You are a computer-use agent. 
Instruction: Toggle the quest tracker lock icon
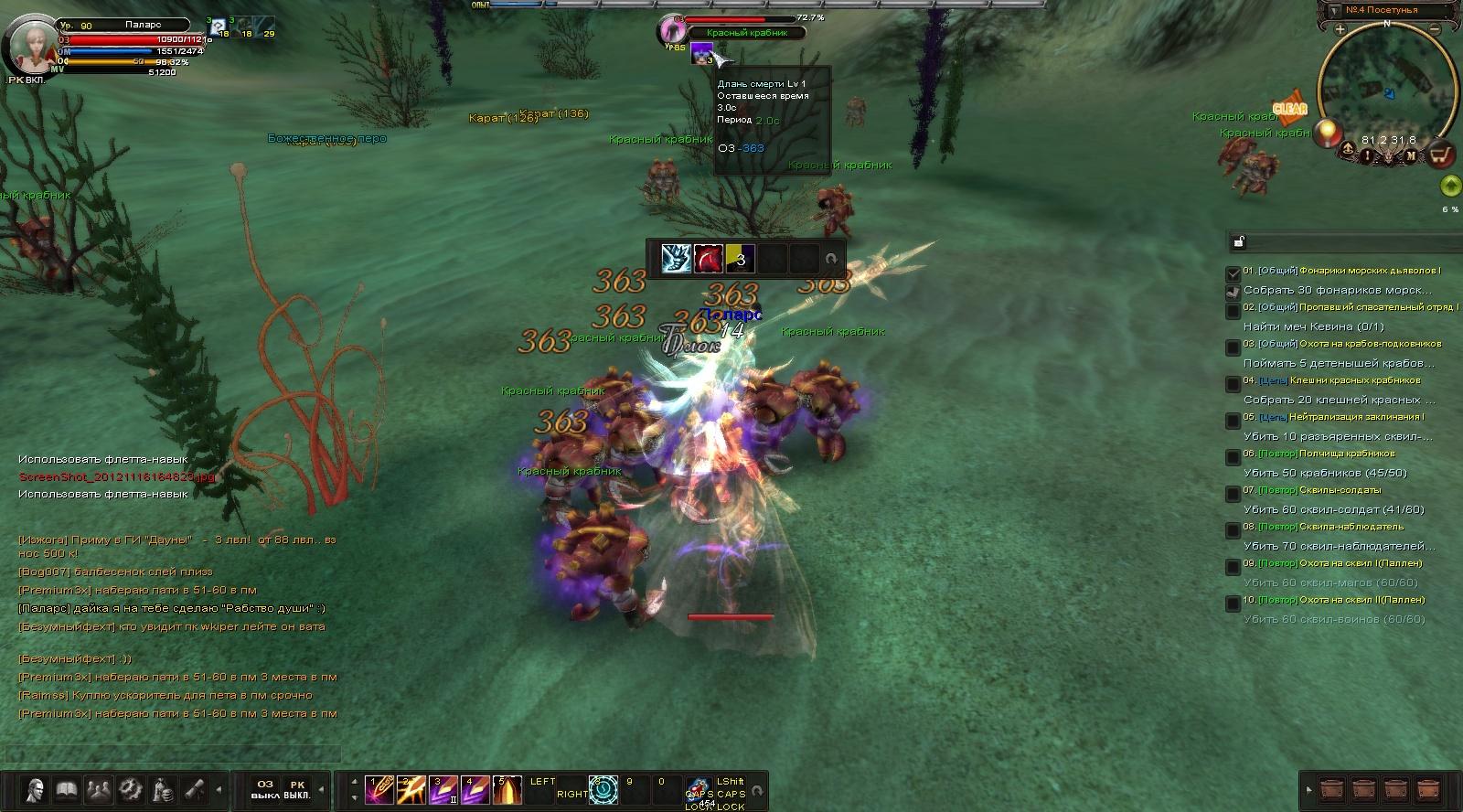[1239, 242]
